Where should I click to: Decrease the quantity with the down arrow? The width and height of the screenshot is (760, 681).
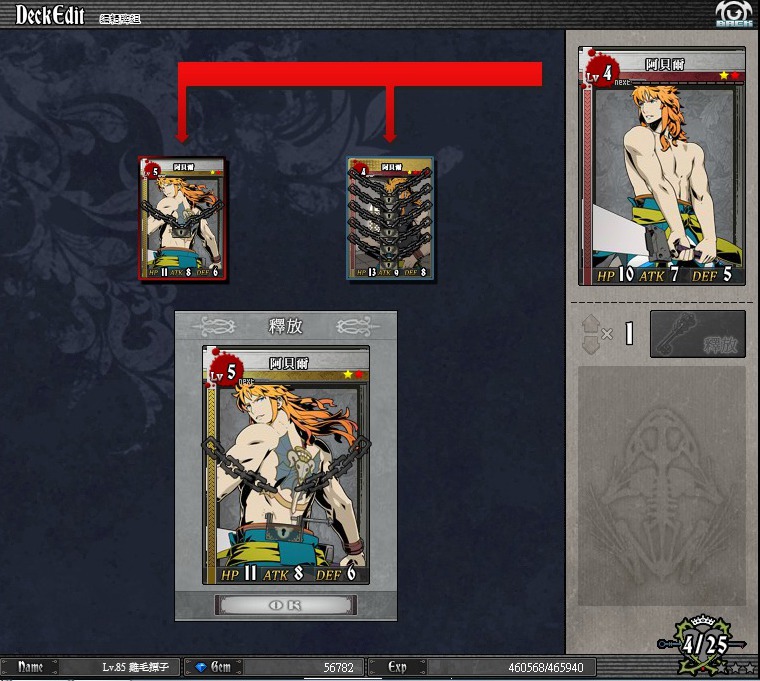tap(590, 344)
